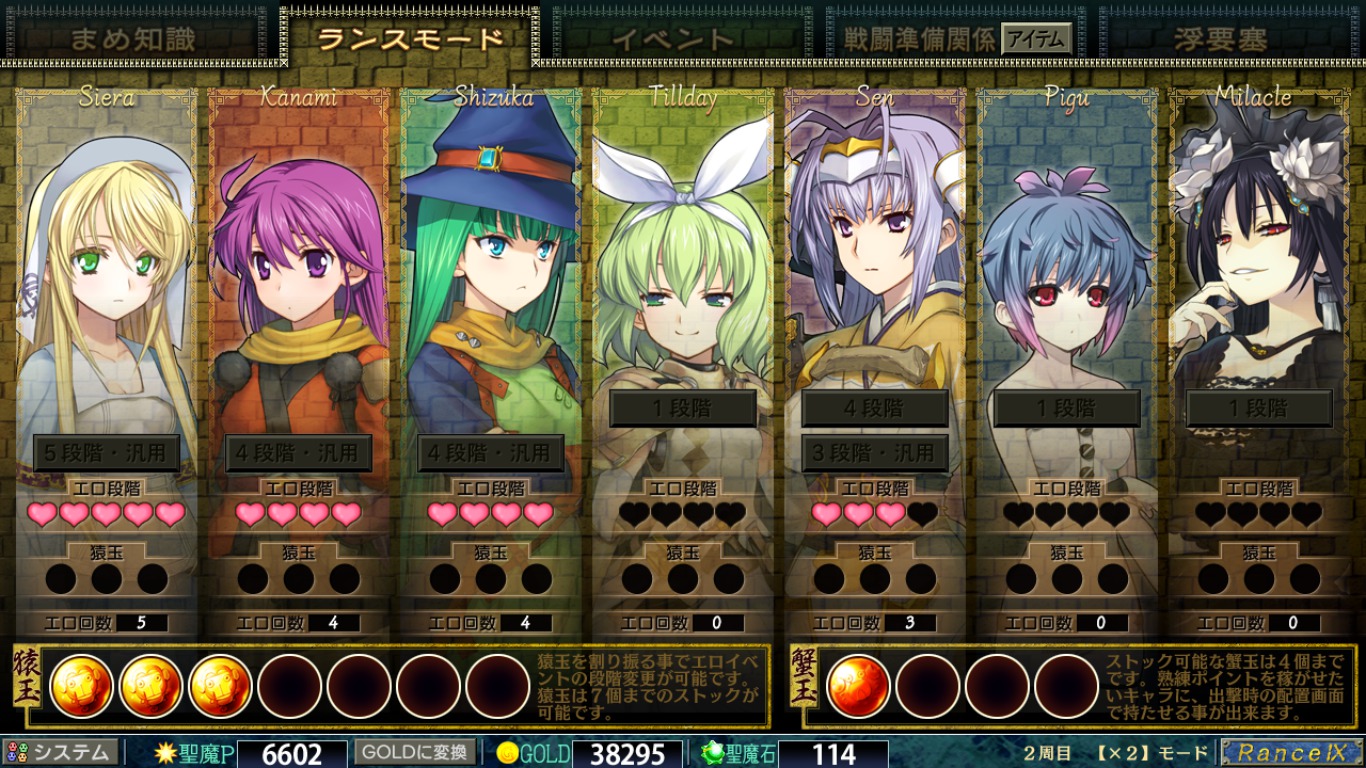Click Tillday's 1段階 button
The width and height of the screenshot is (1366, 768).
(683, 408)
